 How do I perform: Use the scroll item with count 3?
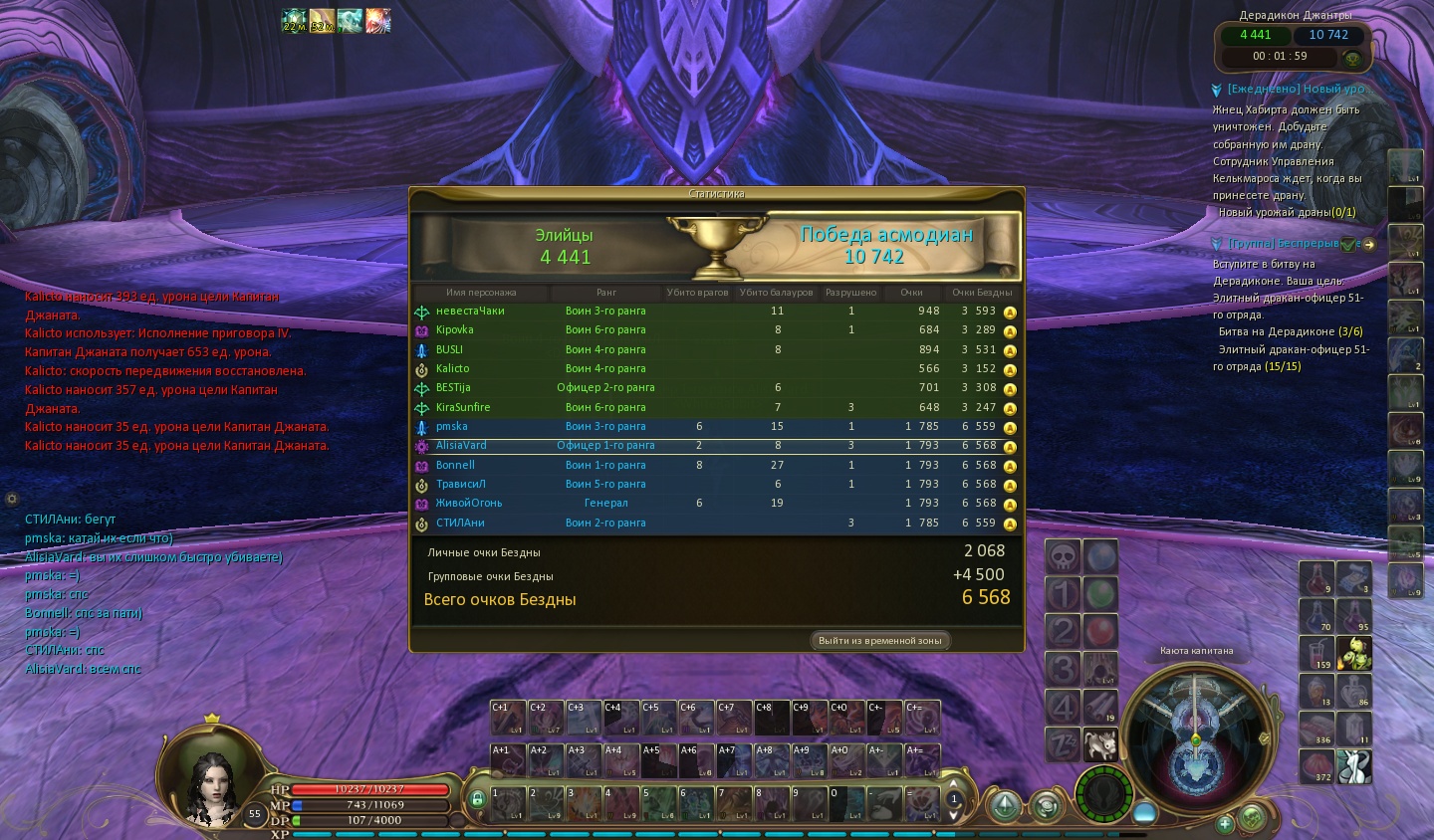pos(1353,578)
